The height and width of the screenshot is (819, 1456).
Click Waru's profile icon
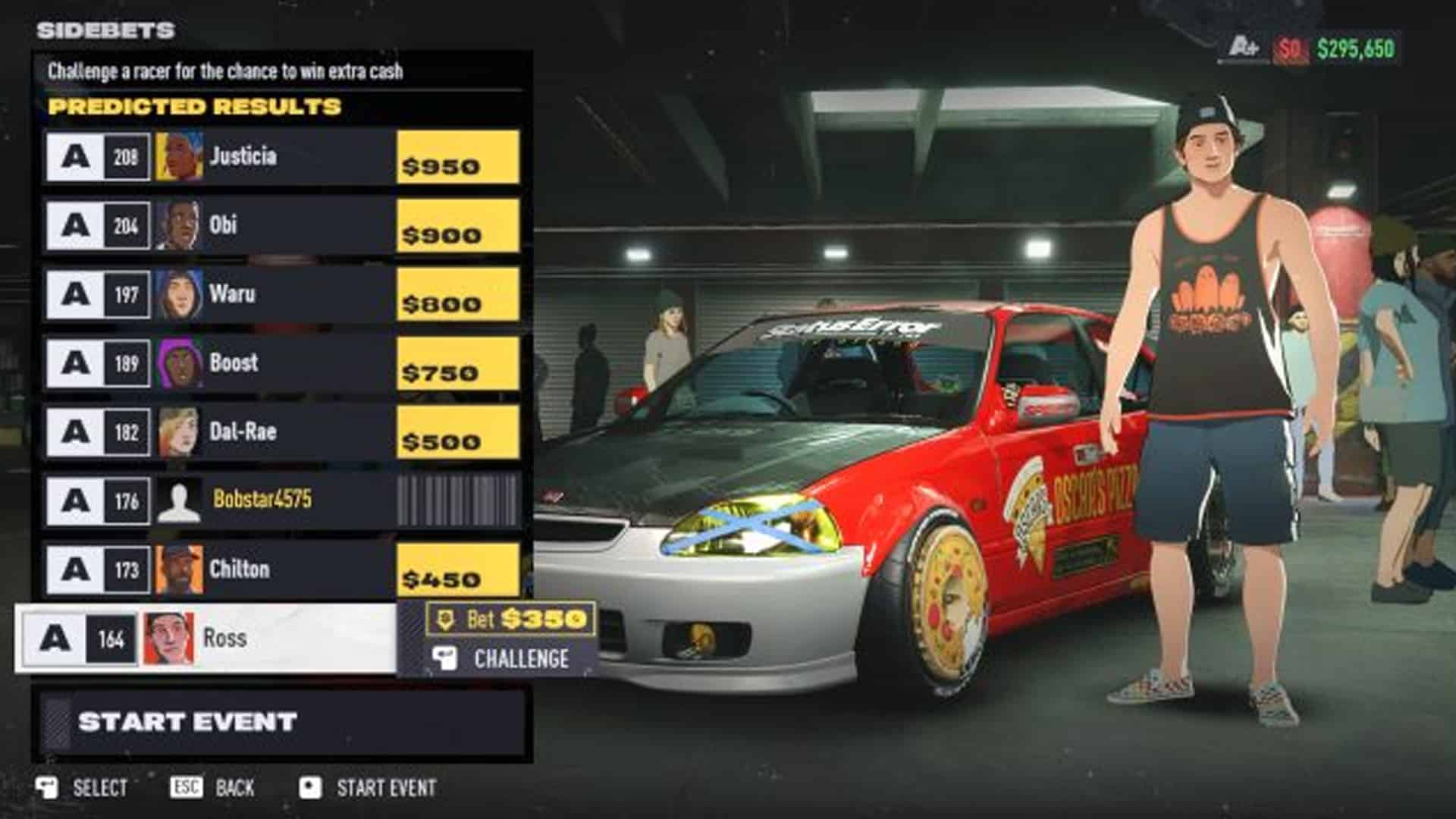[x=179, y=294]
